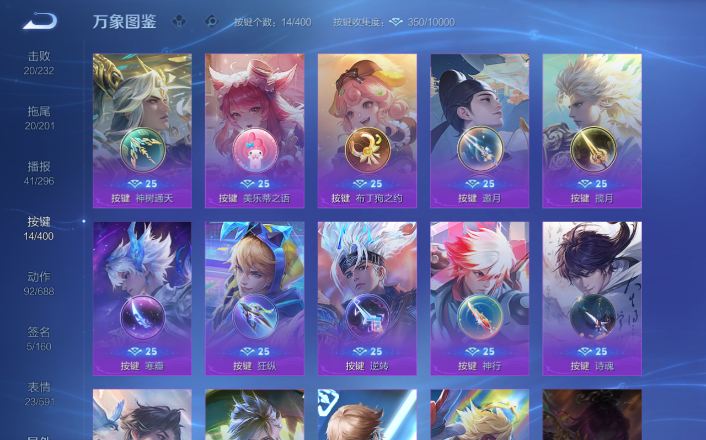This screenshot has width=706, height=440.
Task: Go back using the return arrow
Action: pyautogui.click(x=40, y=20)
